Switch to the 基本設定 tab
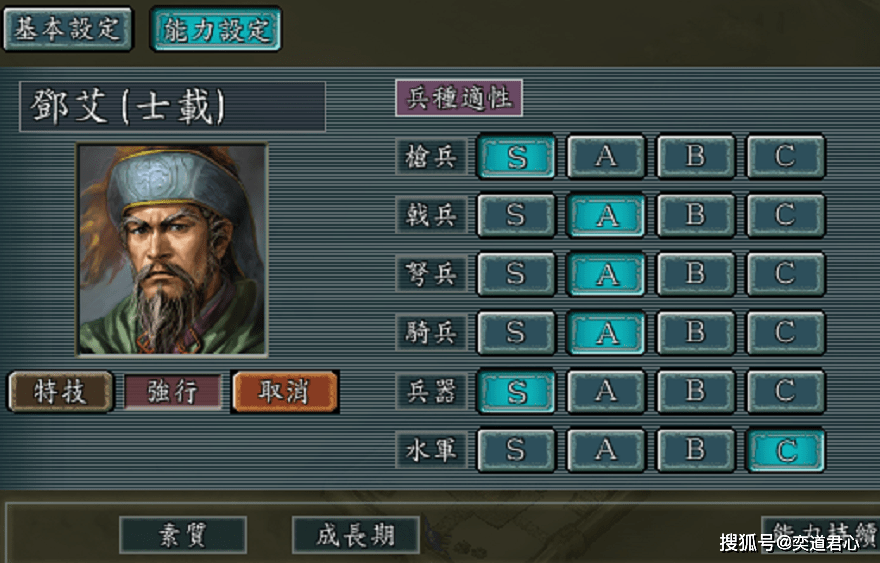Screen dimensions: 880x563 click(67, 29)
